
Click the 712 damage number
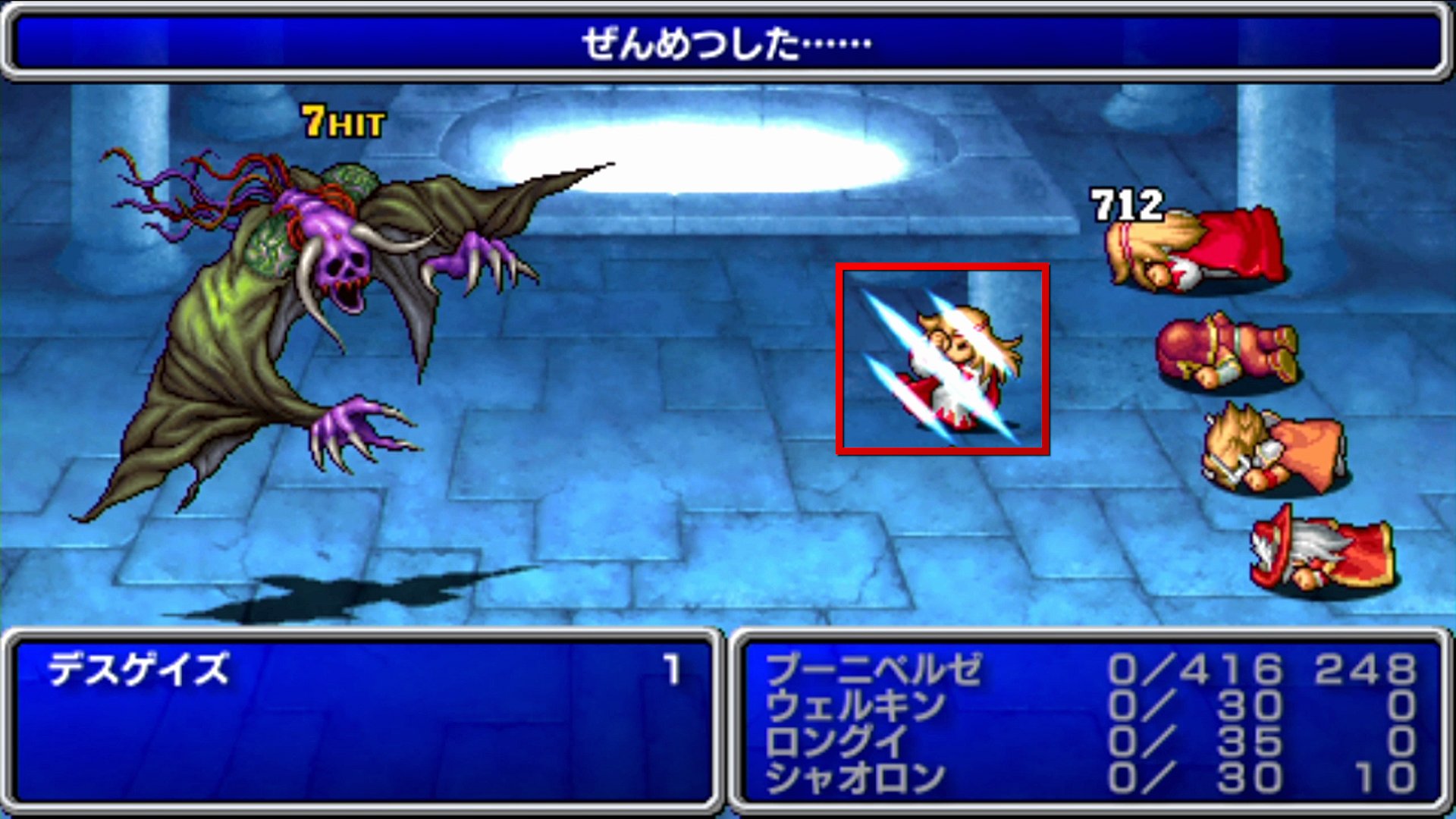point(1124,203)
